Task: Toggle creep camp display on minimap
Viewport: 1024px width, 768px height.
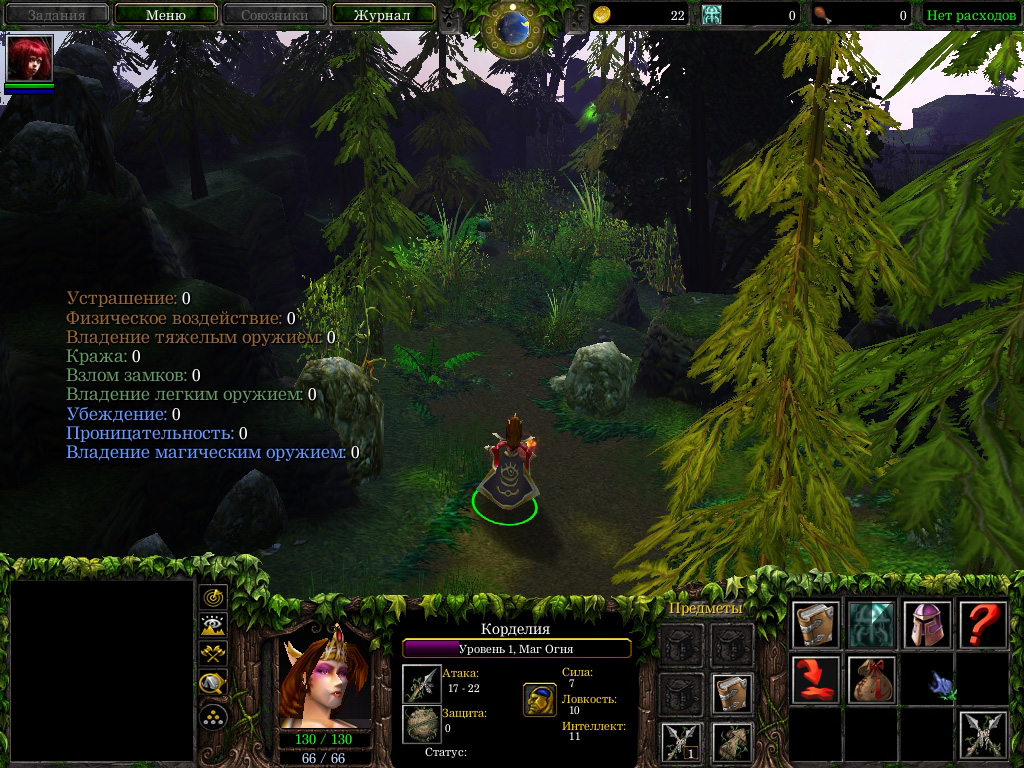Action: point(213,684)
